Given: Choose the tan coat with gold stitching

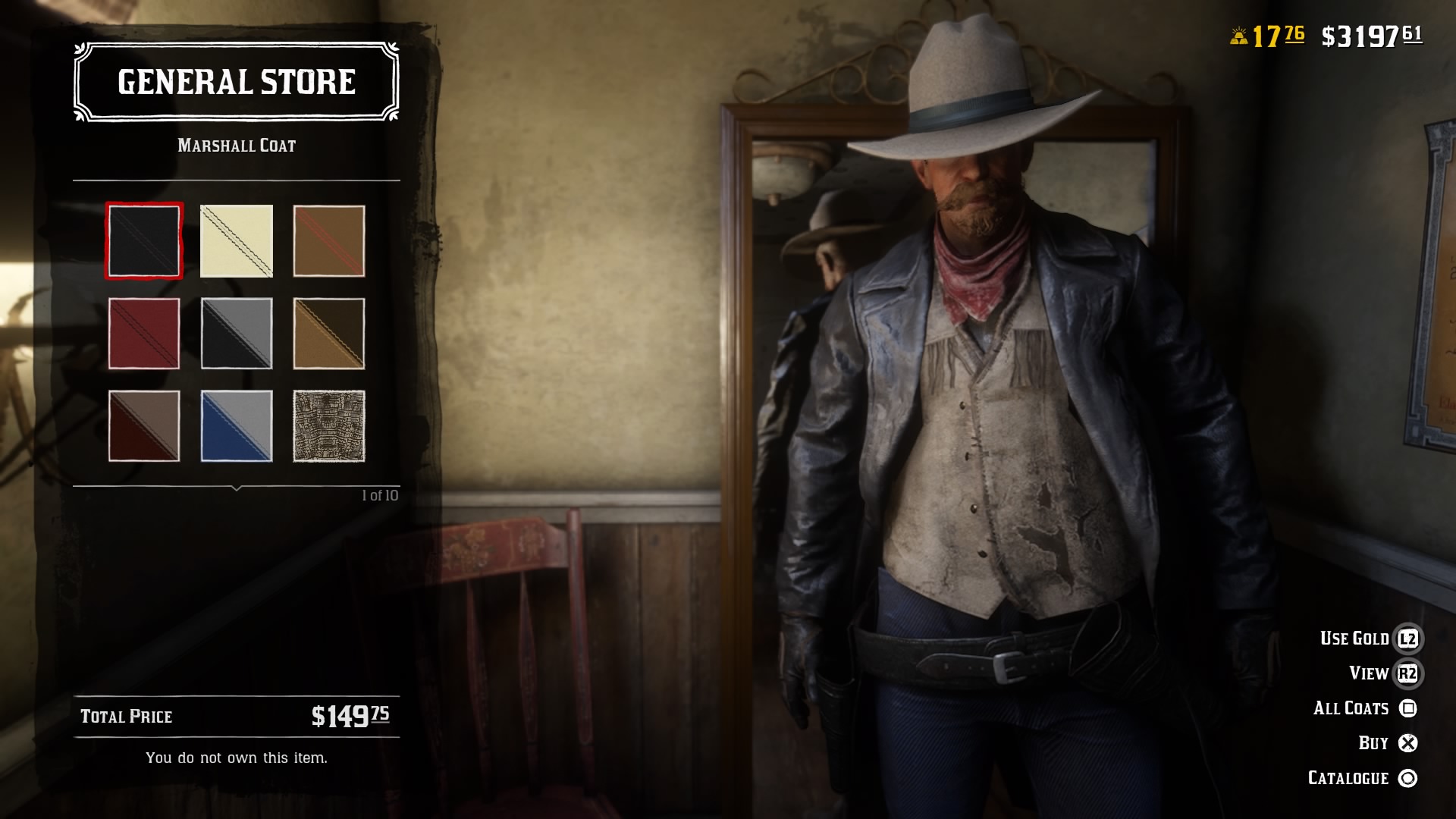Looking at the screenshot, I should pyautogui.click(x=328, y=334).
